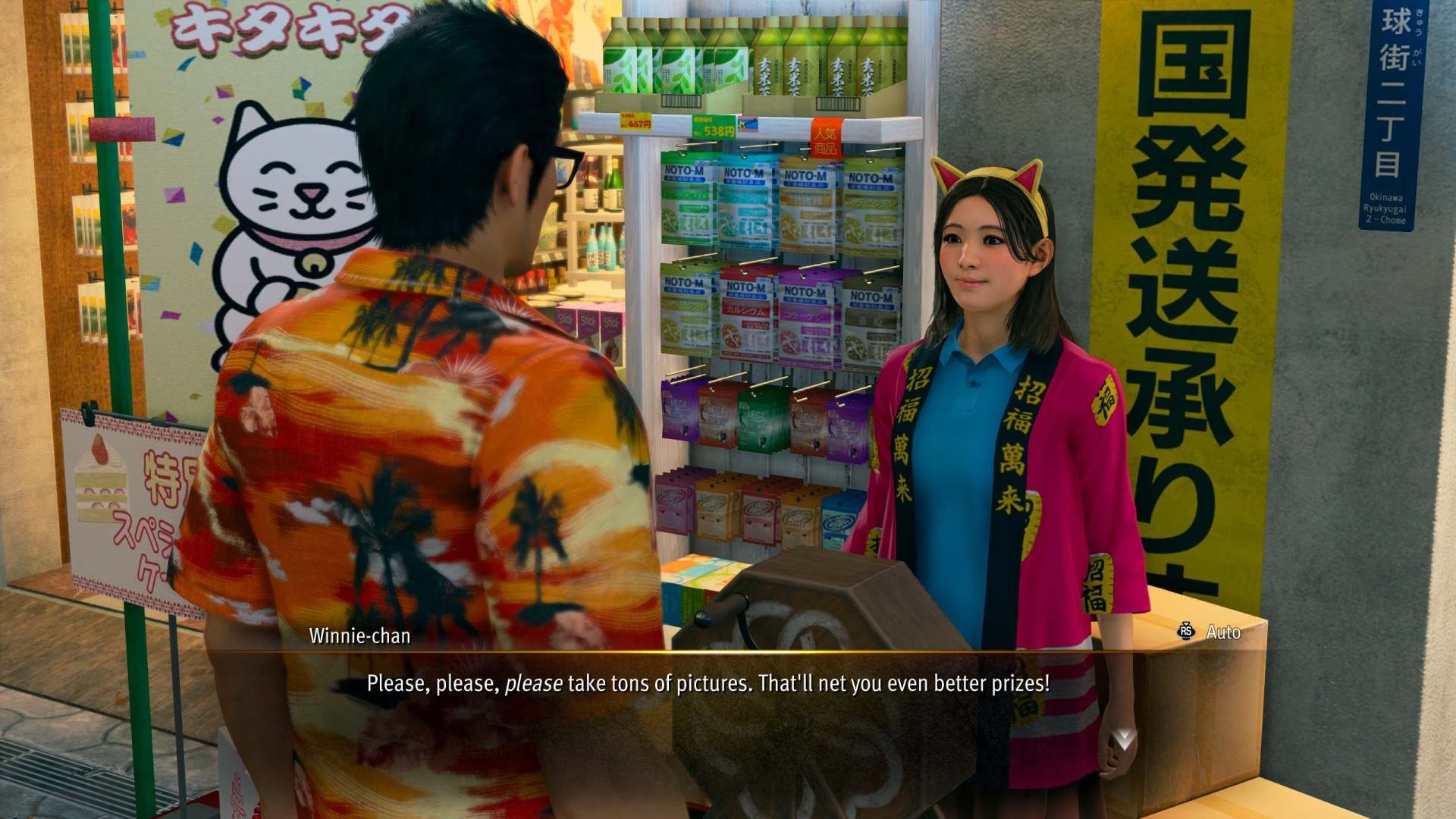Screen dimensions: 1456x819
Task: Toggle the Auto dialogue advance option
Action: coord(1210,632)
